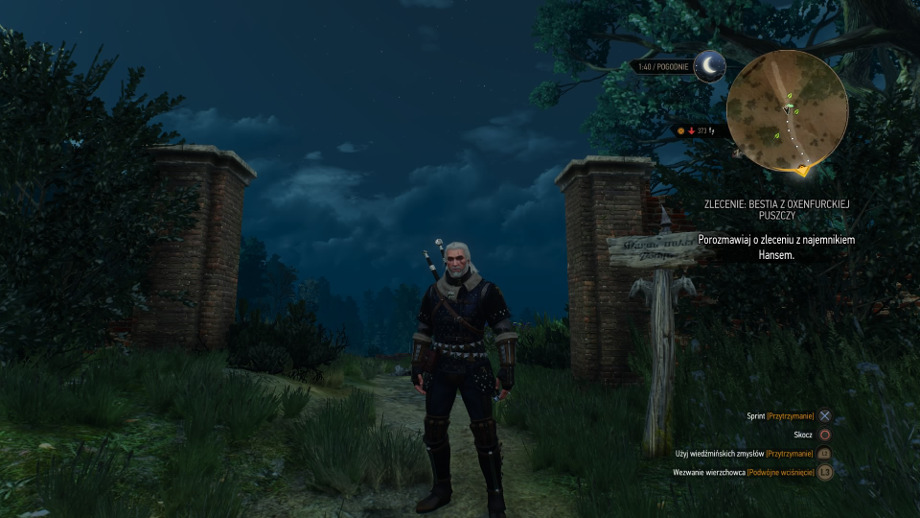920x518 pixels.
Task: Open the circular minimap
Action: coord(786,110)
